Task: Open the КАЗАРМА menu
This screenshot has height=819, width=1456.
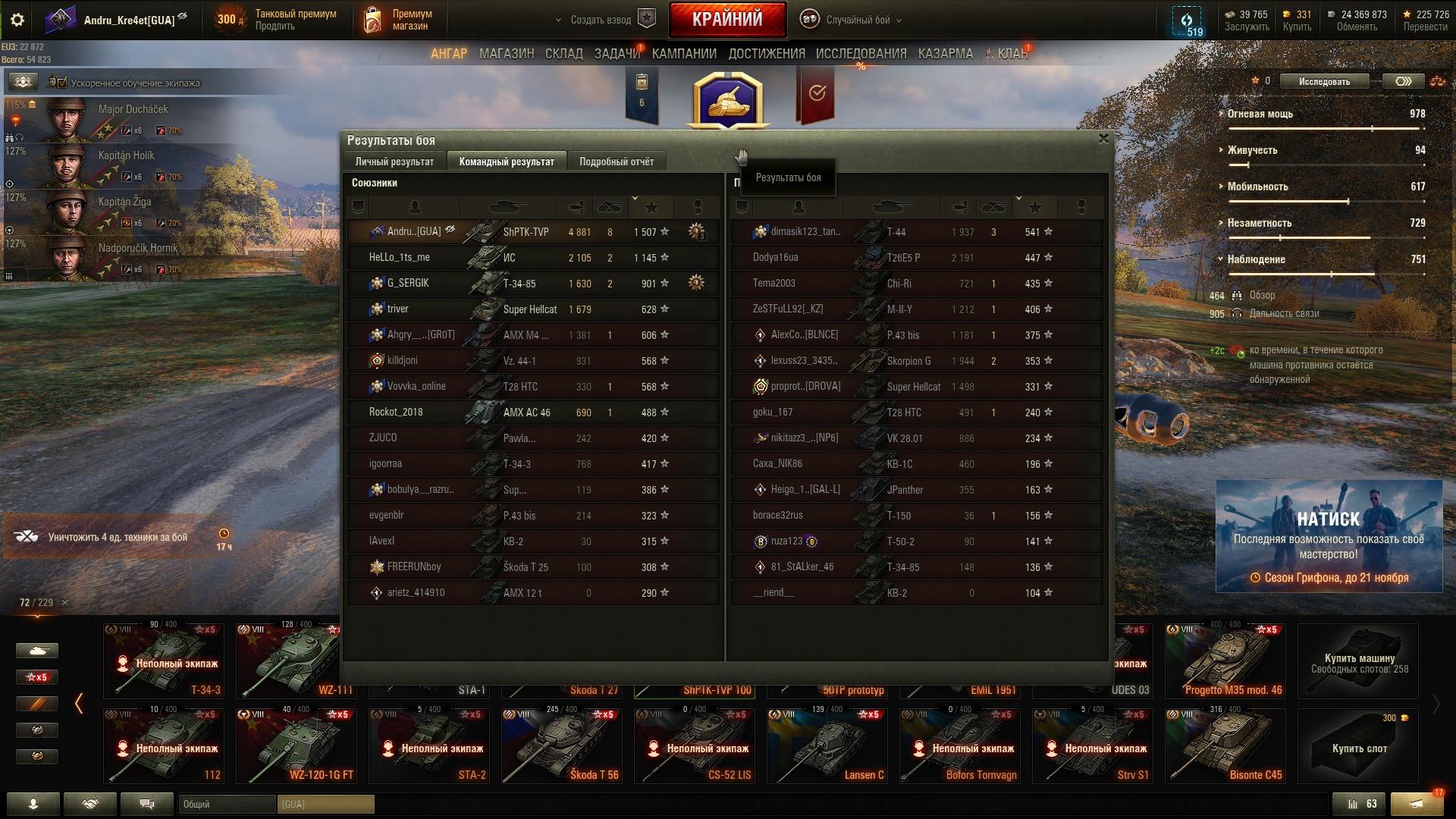Action: [945, 54]
